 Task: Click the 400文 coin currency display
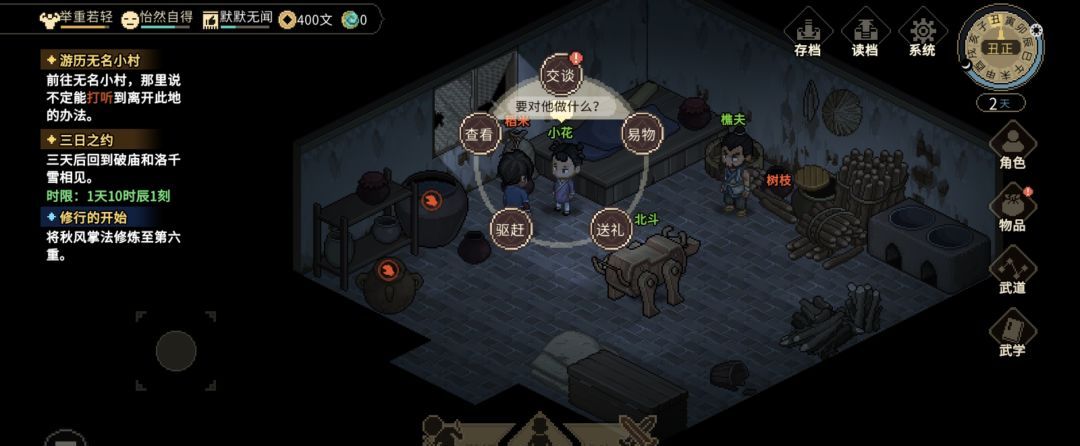click(306, 19)
